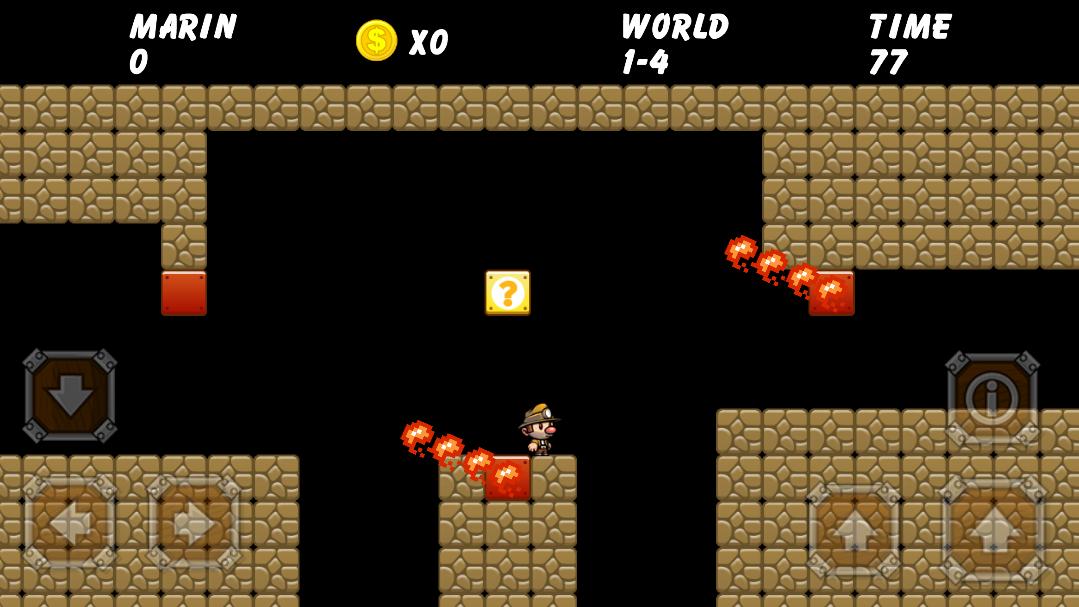Tap the larger up arrow button

point(993,531)
